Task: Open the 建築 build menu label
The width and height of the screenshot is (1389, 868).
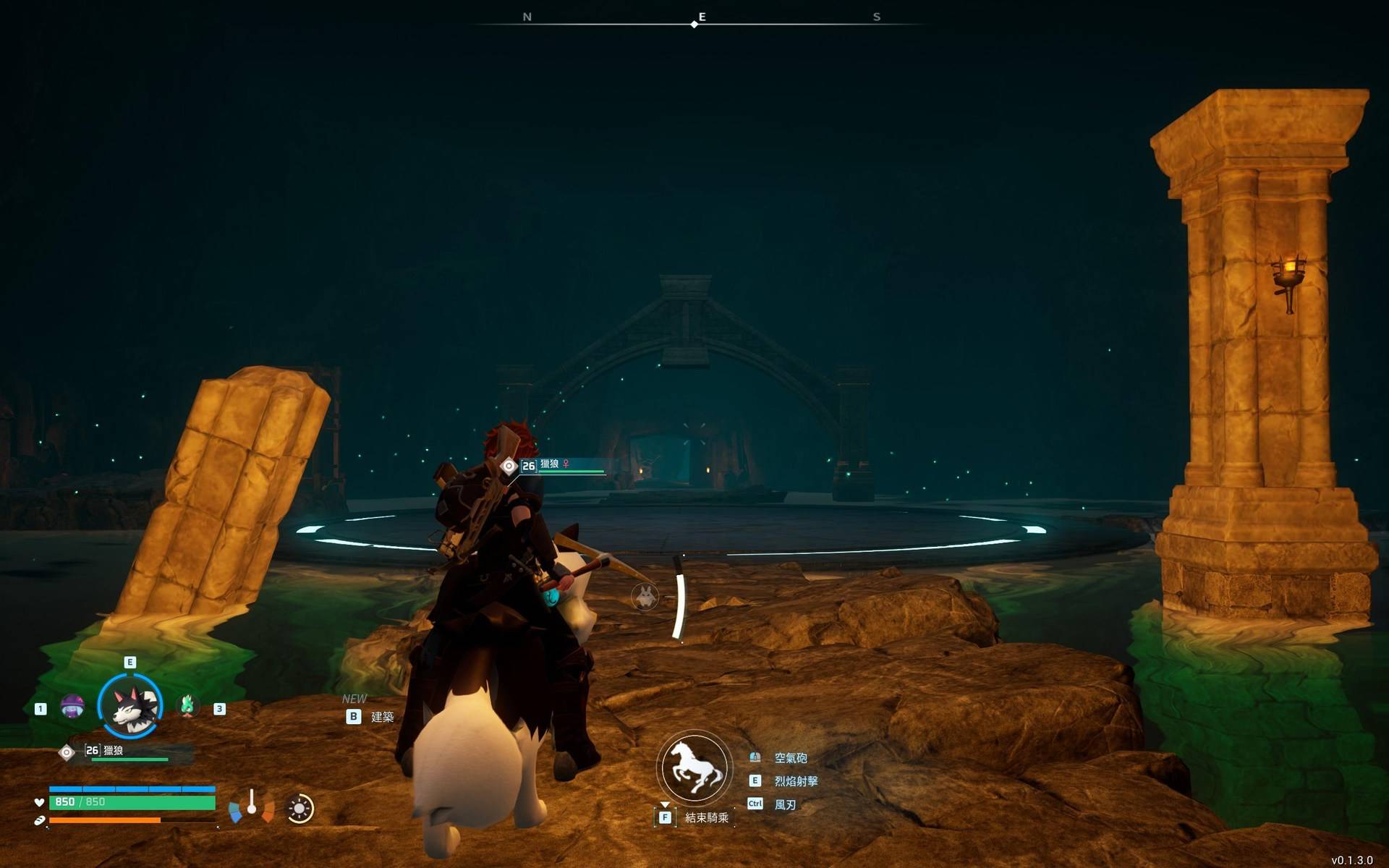Action: [x=381, y=717]
